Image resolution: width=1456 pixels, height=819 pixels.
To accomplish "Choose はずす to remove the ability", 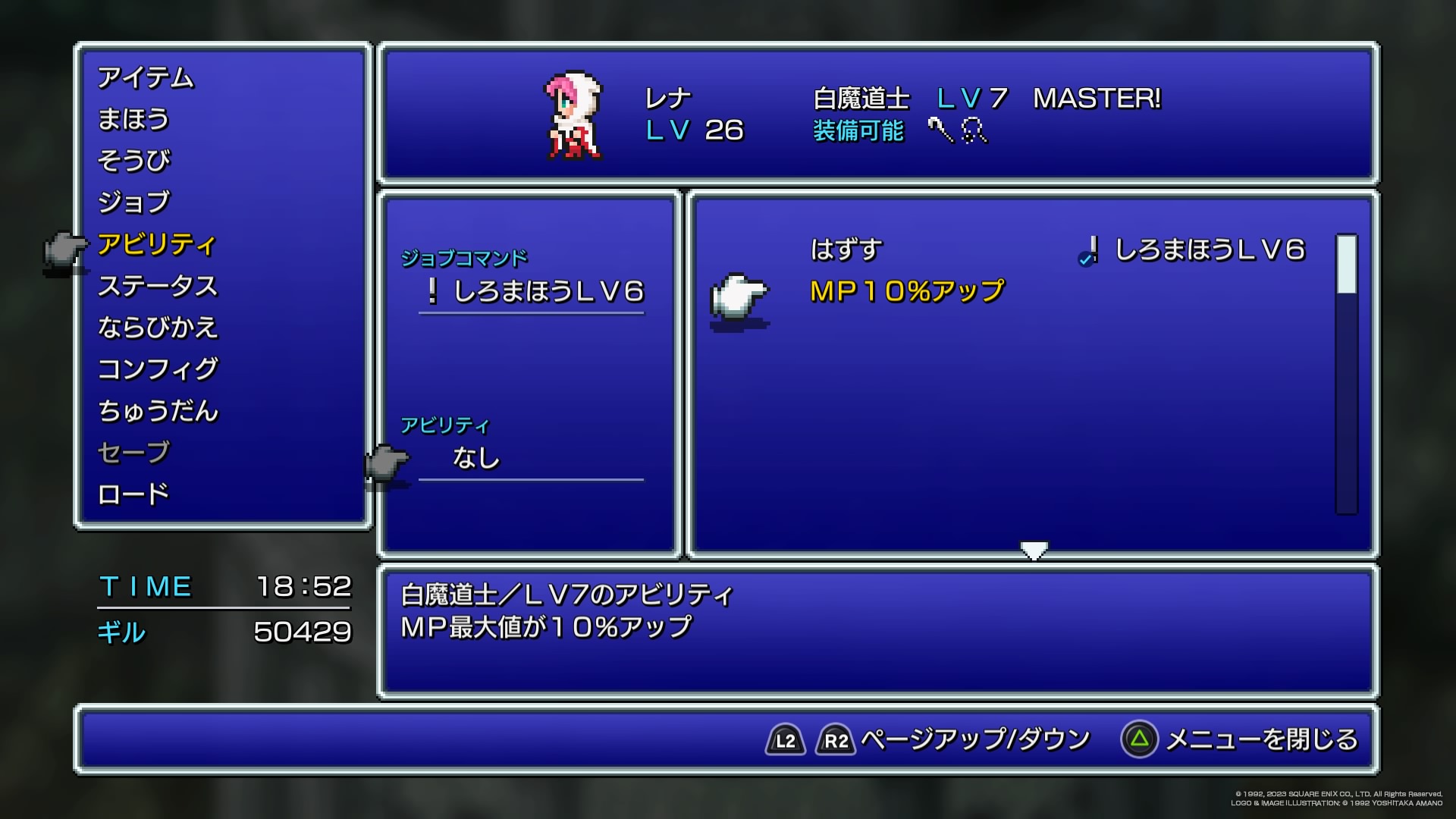I will pos(846,249).
